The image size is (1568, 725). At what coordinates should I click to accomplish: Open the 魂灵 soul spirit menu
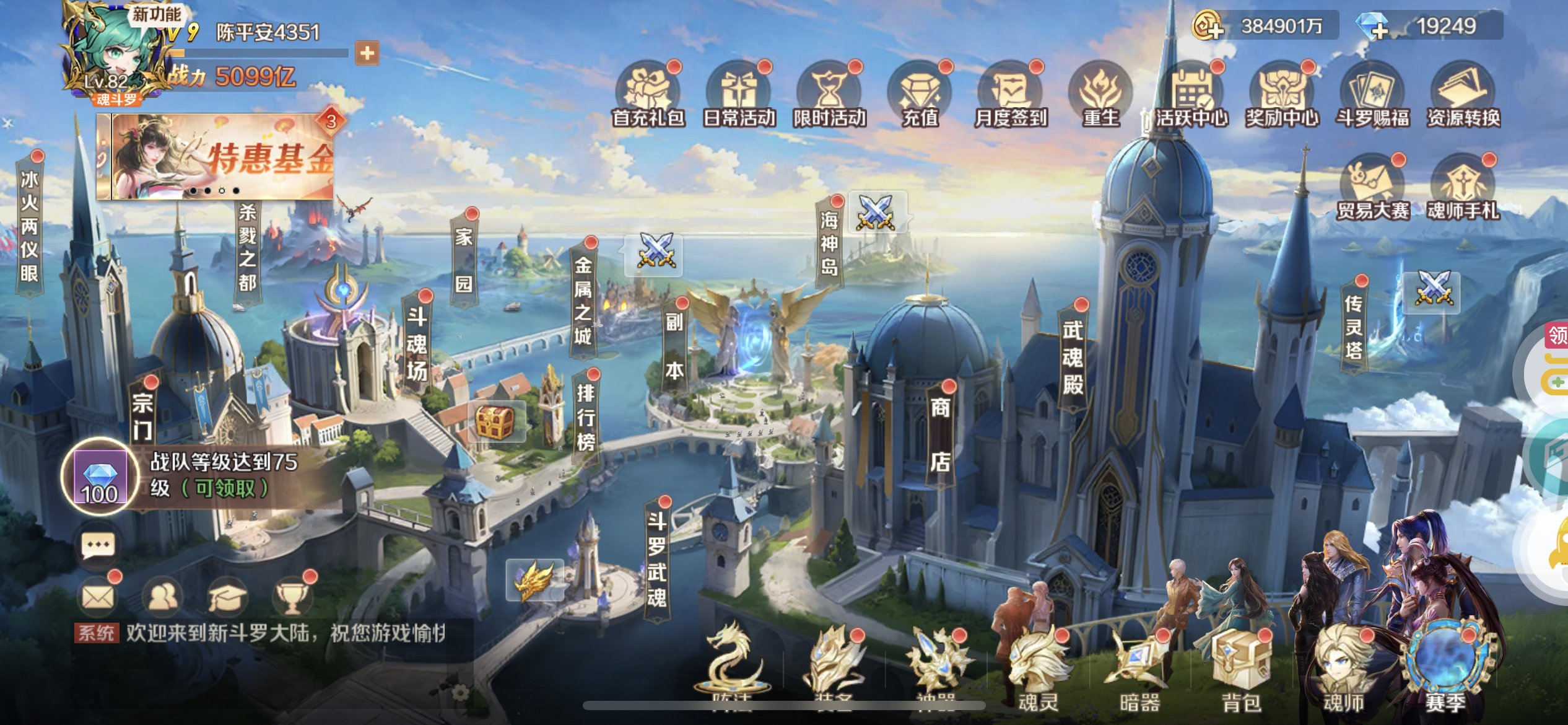(1038, 670)
